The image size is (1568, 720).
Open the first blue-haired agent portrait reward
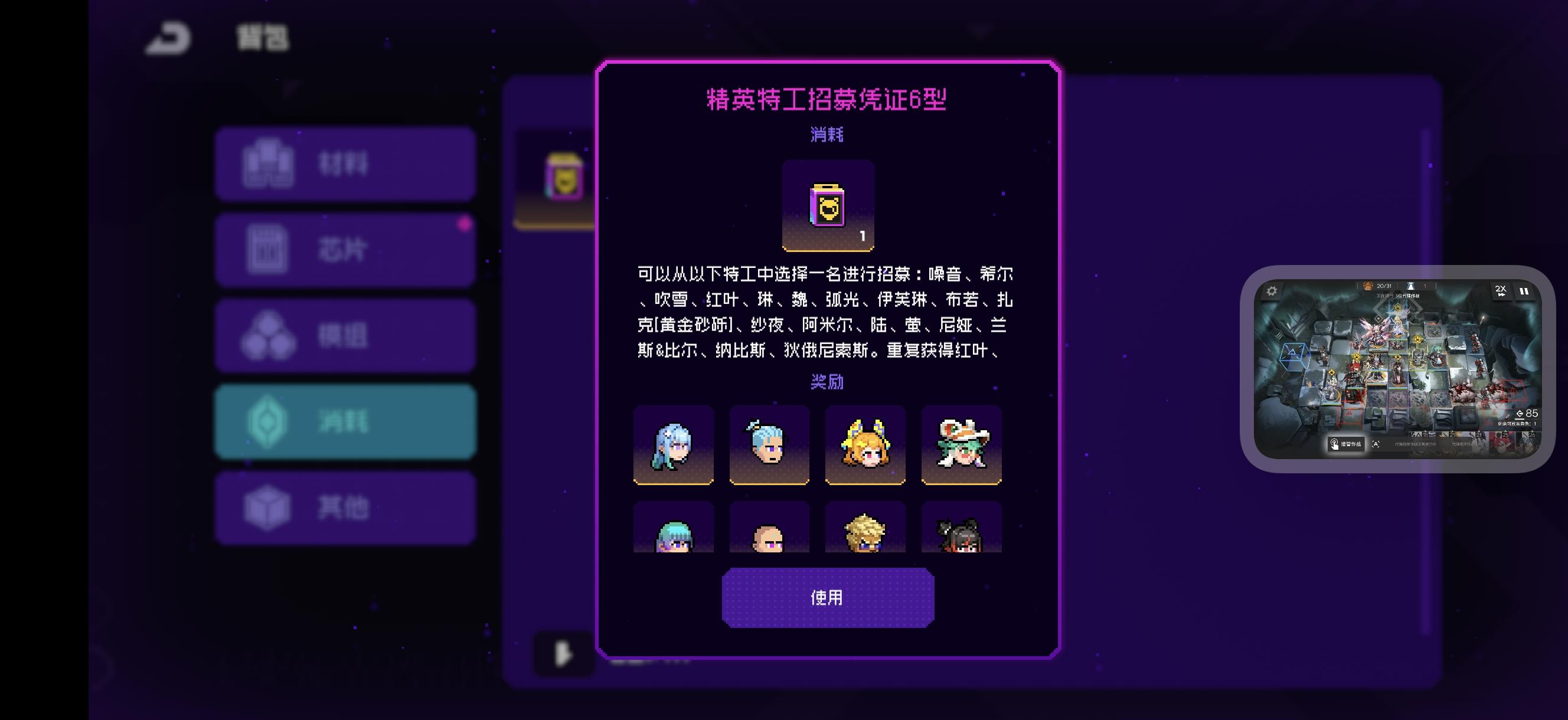click(x=672, y=445)
